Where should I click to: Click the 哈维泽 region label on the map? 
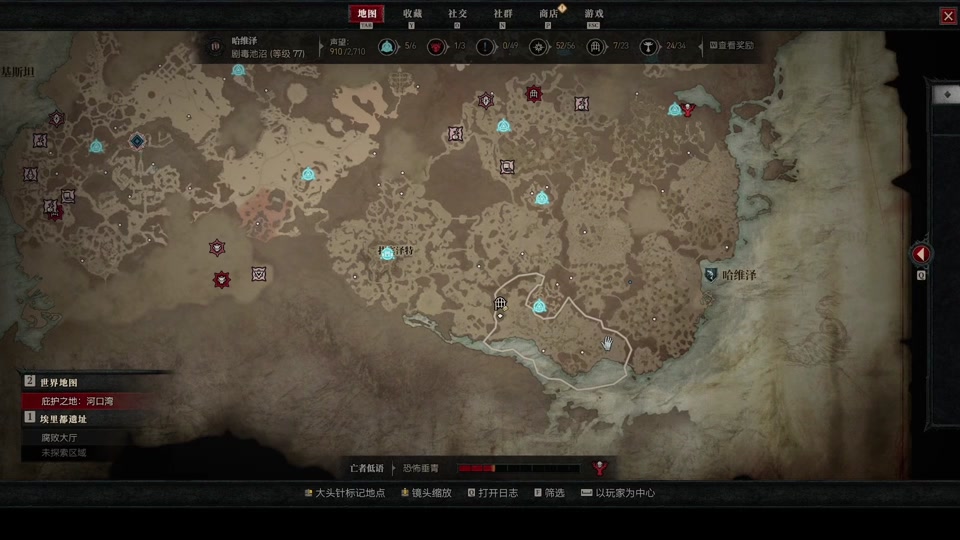coord(739,274)
